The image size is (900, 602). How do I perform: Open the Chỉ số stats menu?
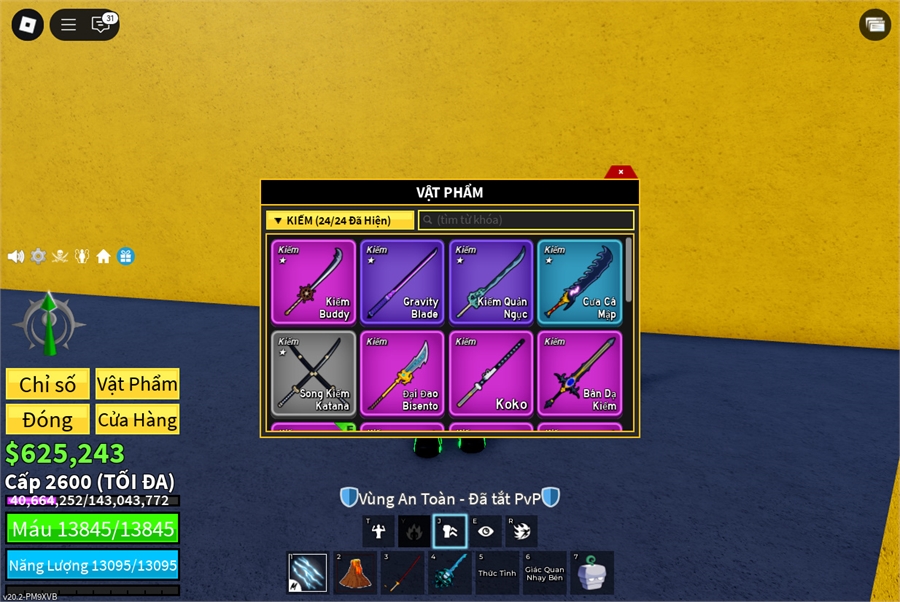[47, 384]
